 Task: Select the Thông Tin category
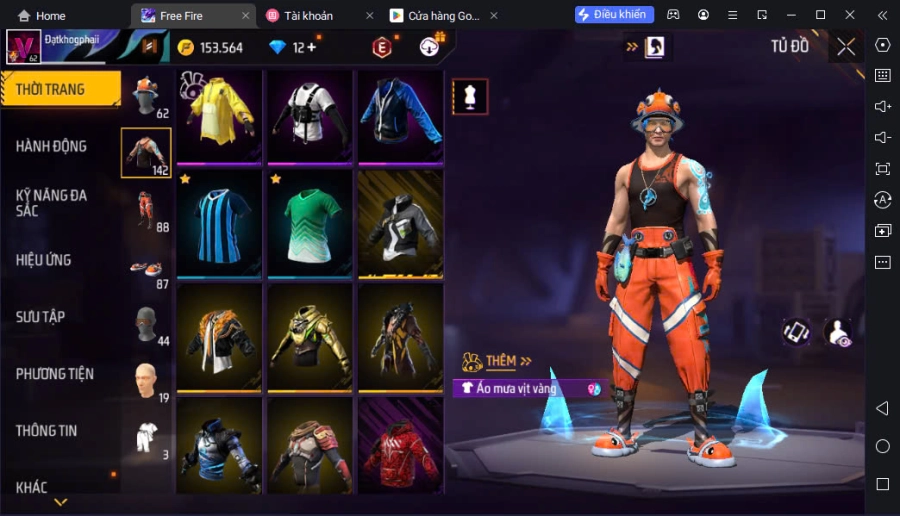[47, 431]
